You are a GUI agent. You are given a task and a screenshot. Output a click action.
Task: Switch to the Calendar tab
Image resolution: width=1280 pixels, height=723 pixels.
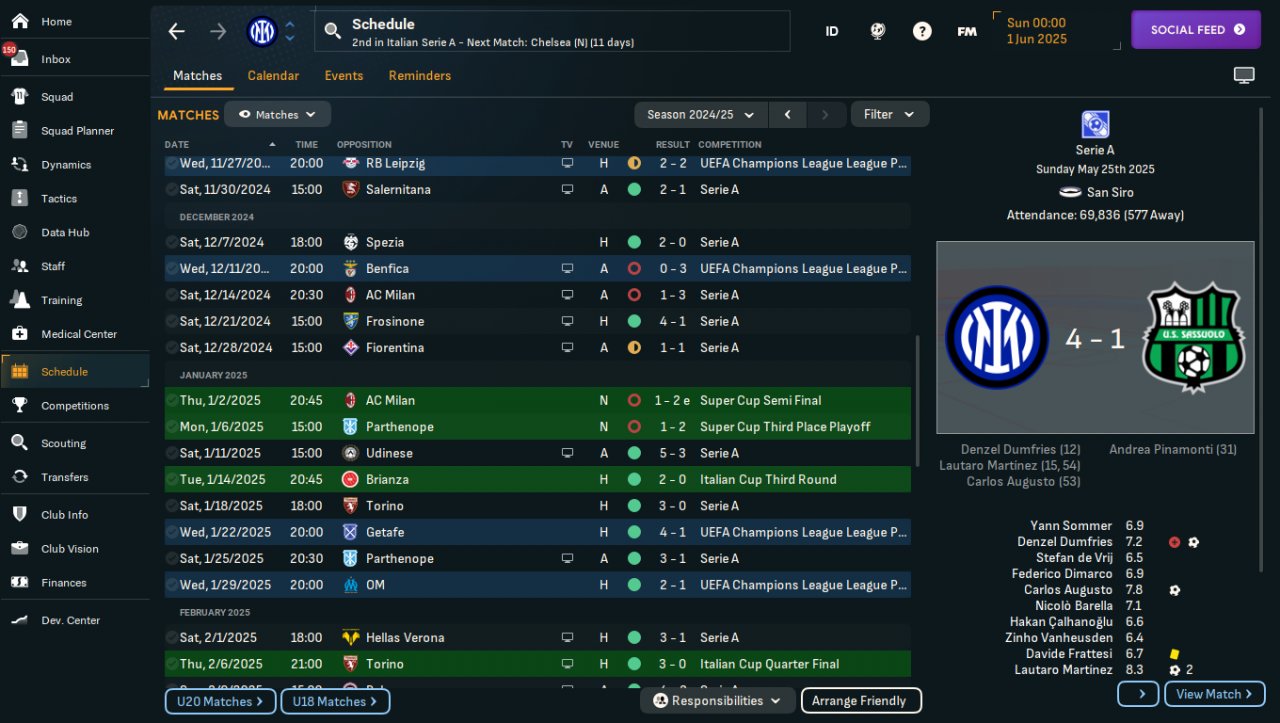pyautogui.click(x=273, y=76)
